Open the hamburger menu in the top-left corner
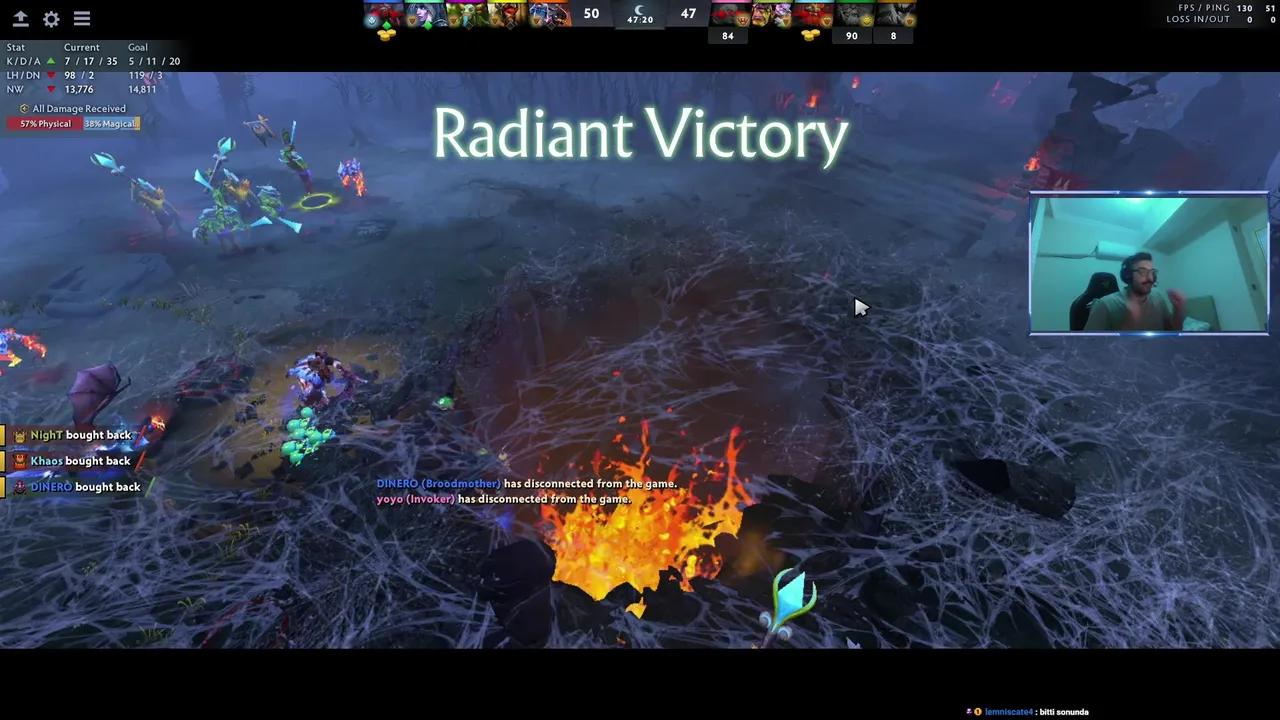The image size is (1280, 720). [x=81, y=18]
